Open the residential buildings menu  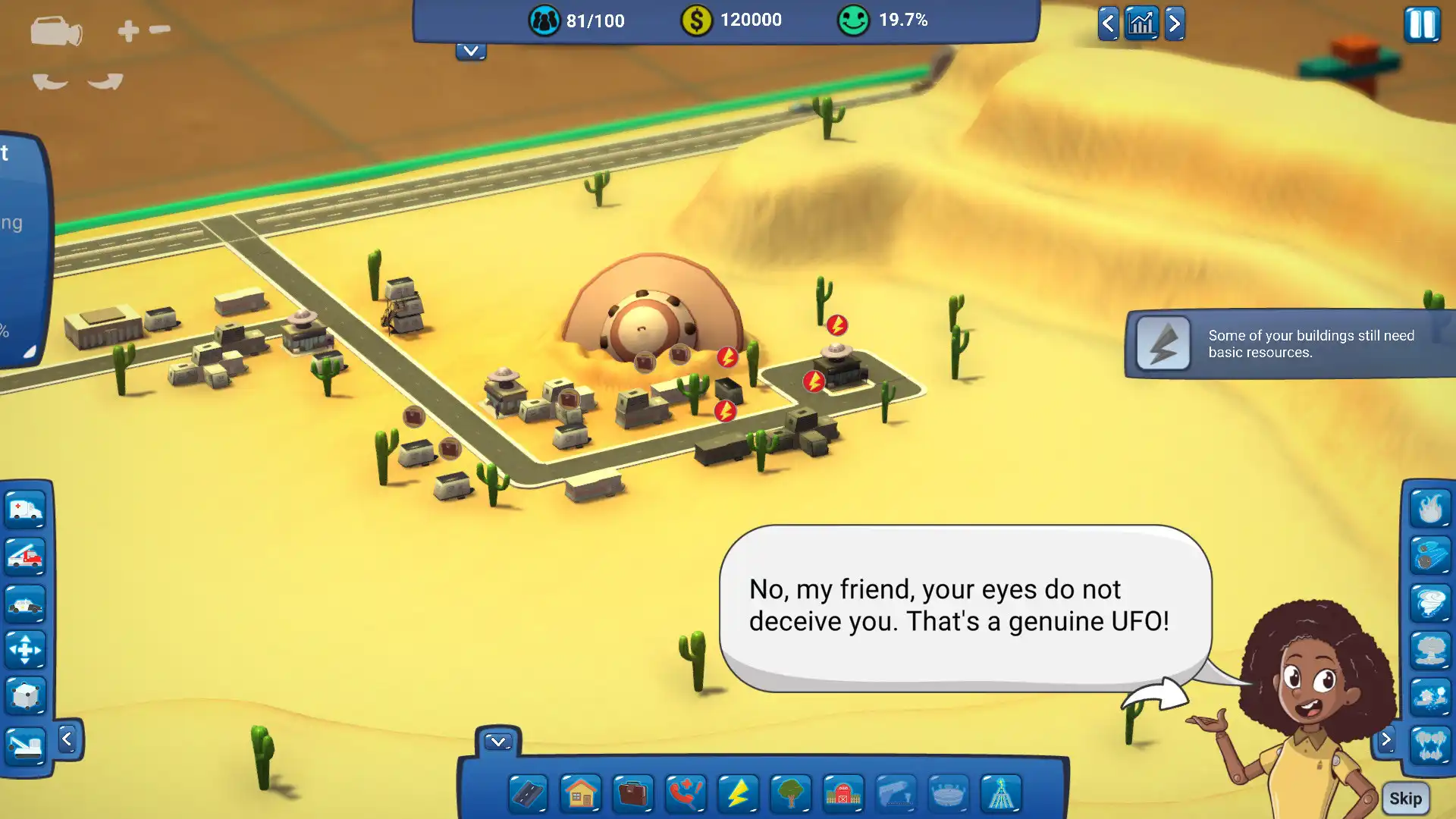point(580,794)
